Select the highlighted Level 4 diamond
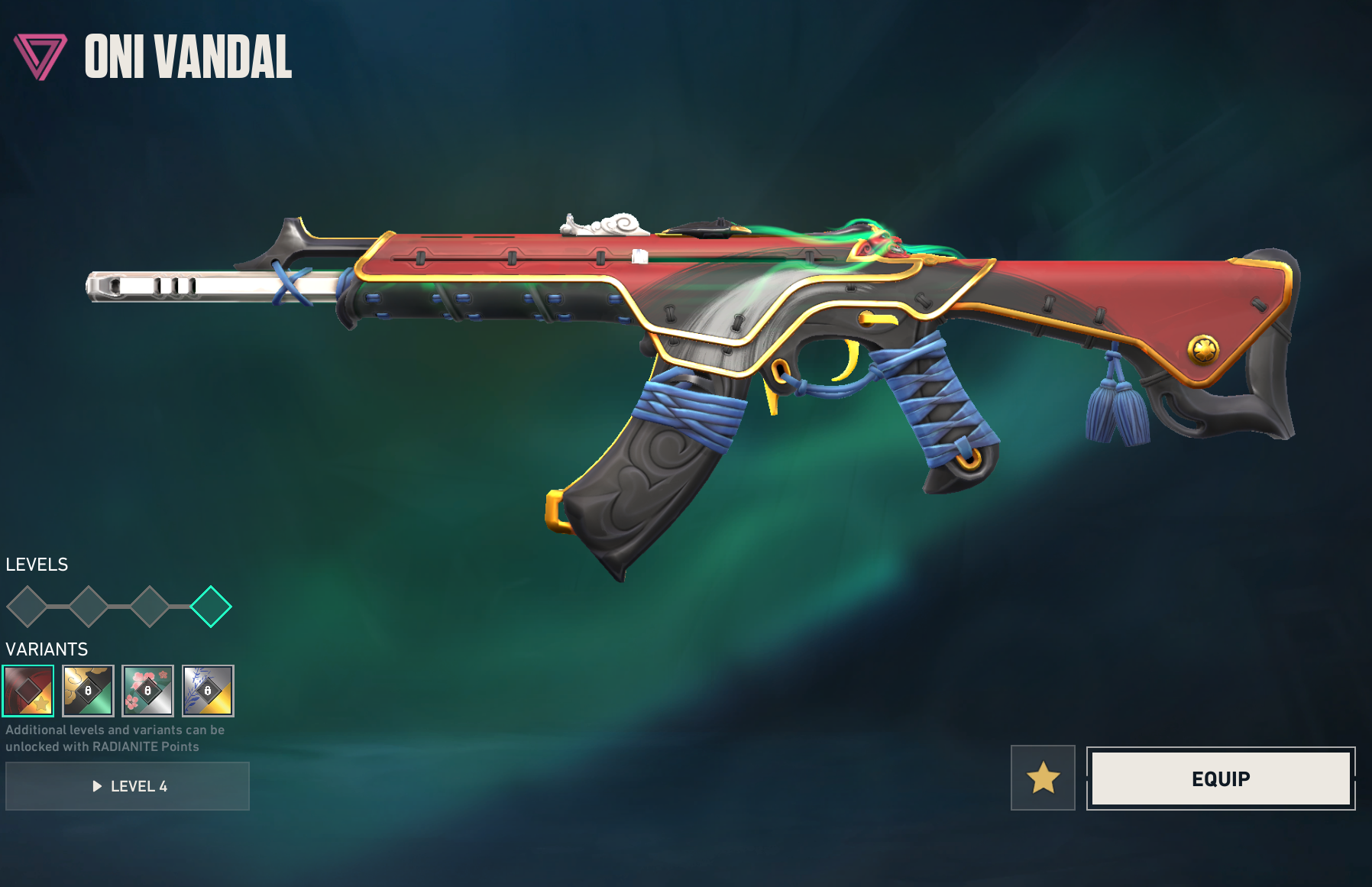 pos(210,607)
